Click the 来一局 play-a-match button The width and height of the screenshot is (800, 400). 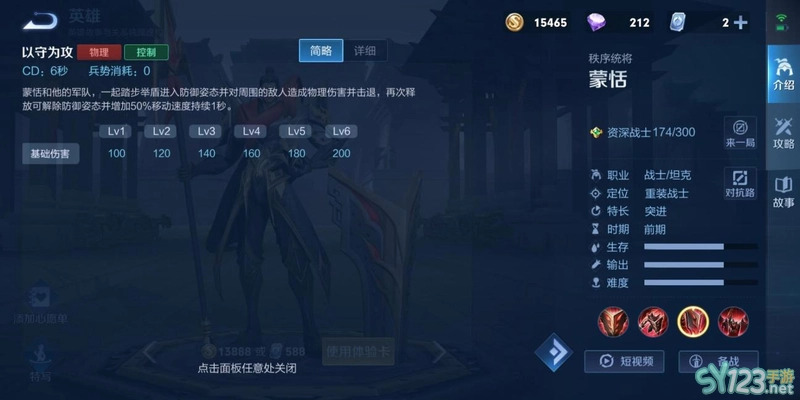coord(740,134)
